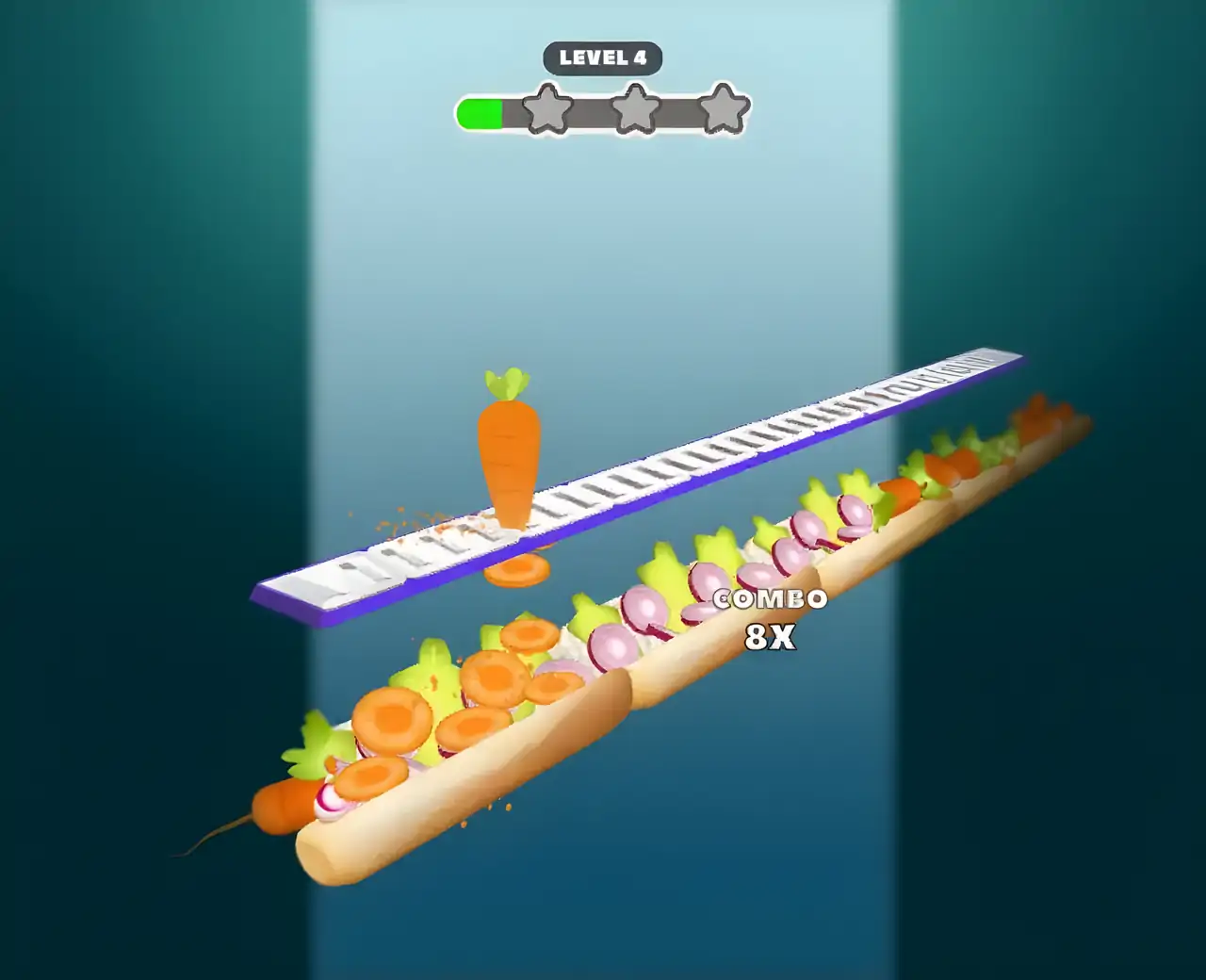Click the green level progress bar

pos(481,112)
